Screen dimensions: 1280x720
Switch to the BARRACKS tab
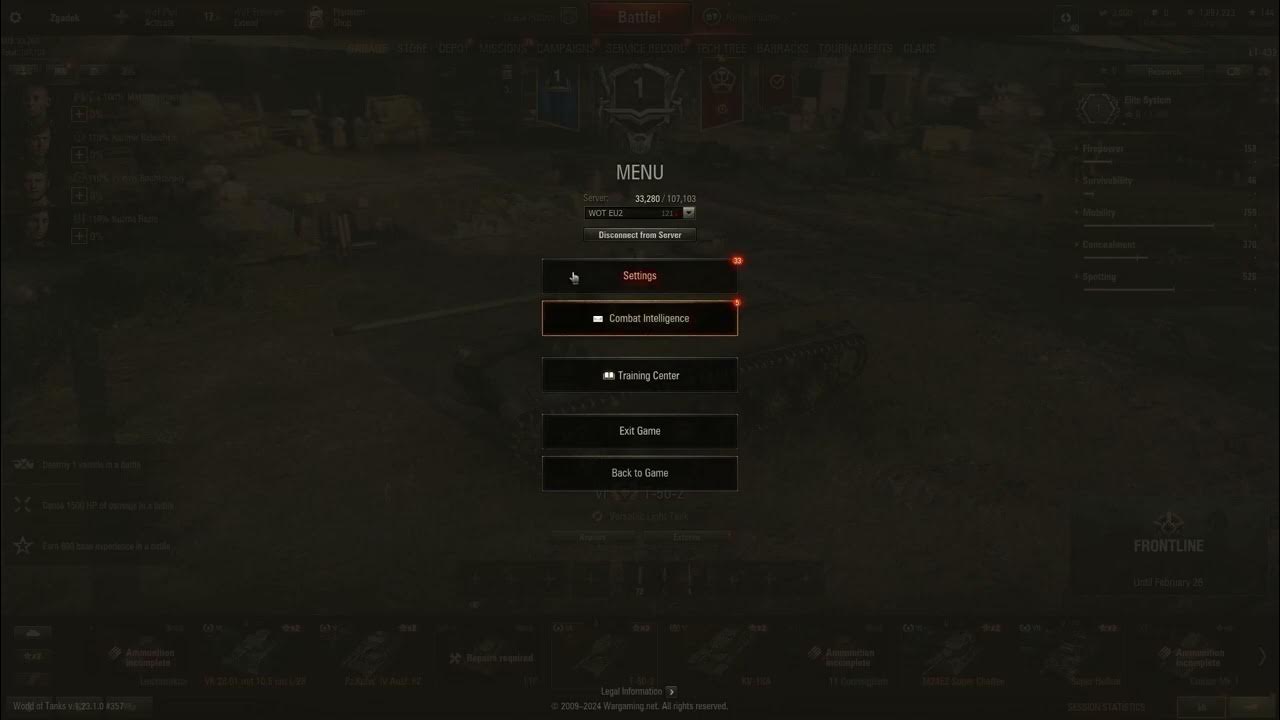click(x=781, y=48)
